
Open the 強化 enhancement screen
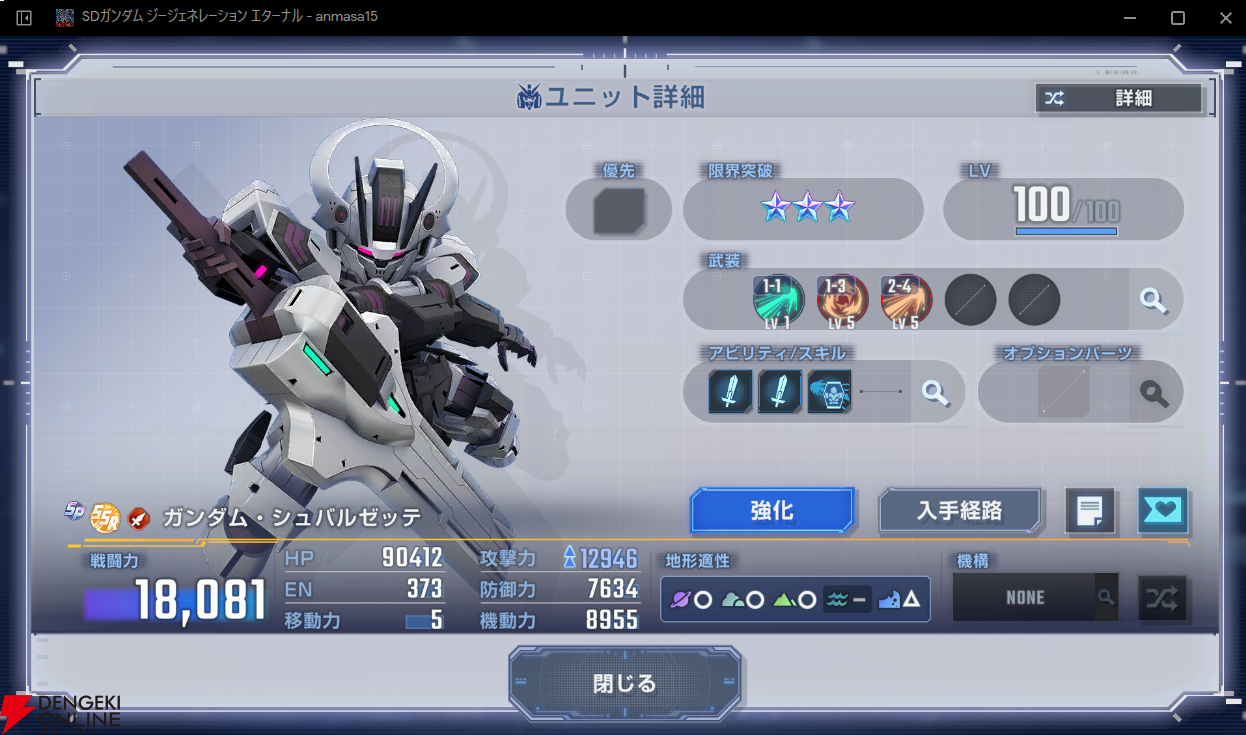(x=772, y=511)
